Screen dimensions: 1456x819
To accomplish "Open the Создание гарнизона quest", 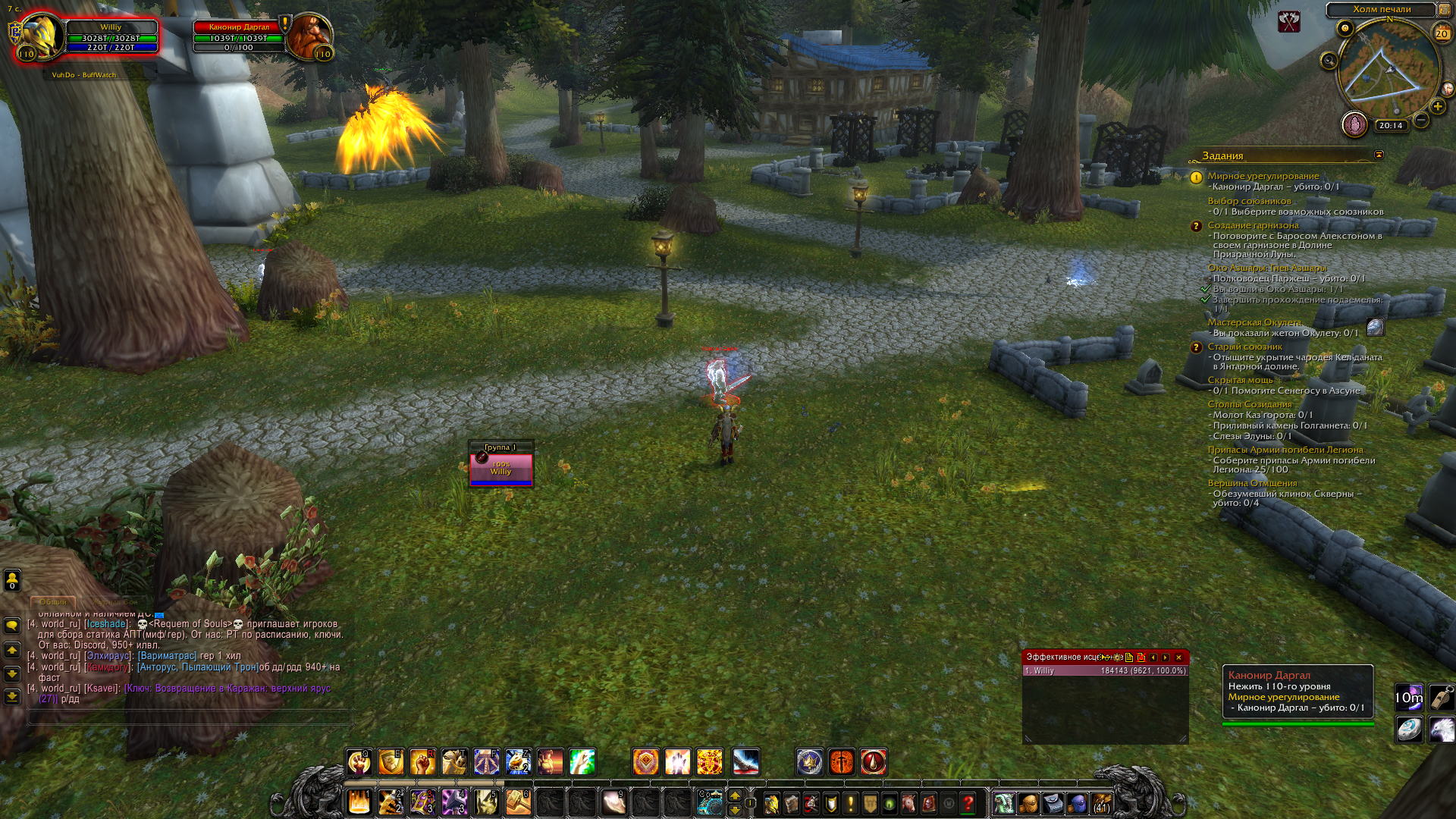I will click(1253, 225).
